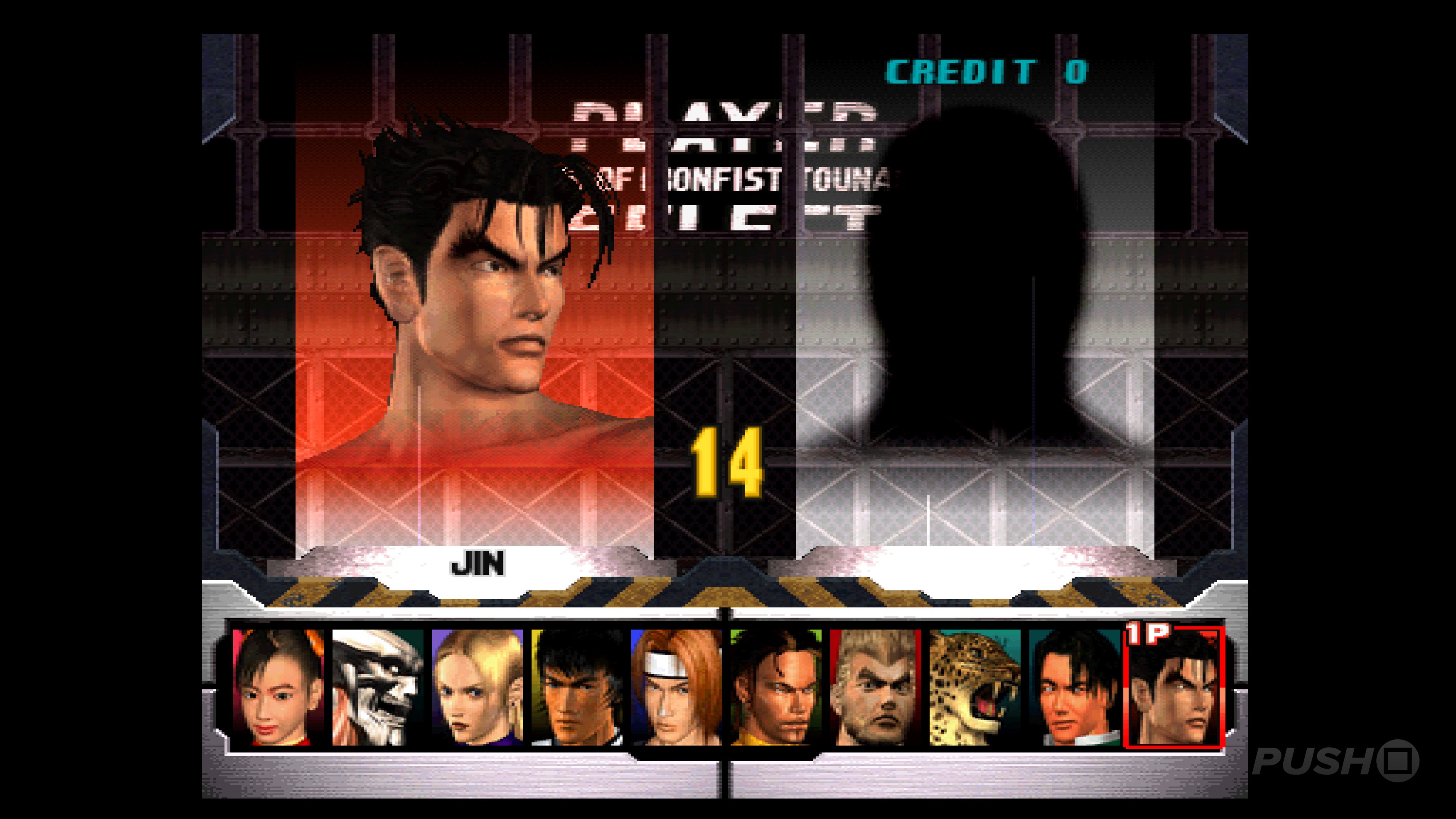The image size is (1456, 819).
Task: Choose King's jaguar-head portrait
Action: [x=974, y=687]
